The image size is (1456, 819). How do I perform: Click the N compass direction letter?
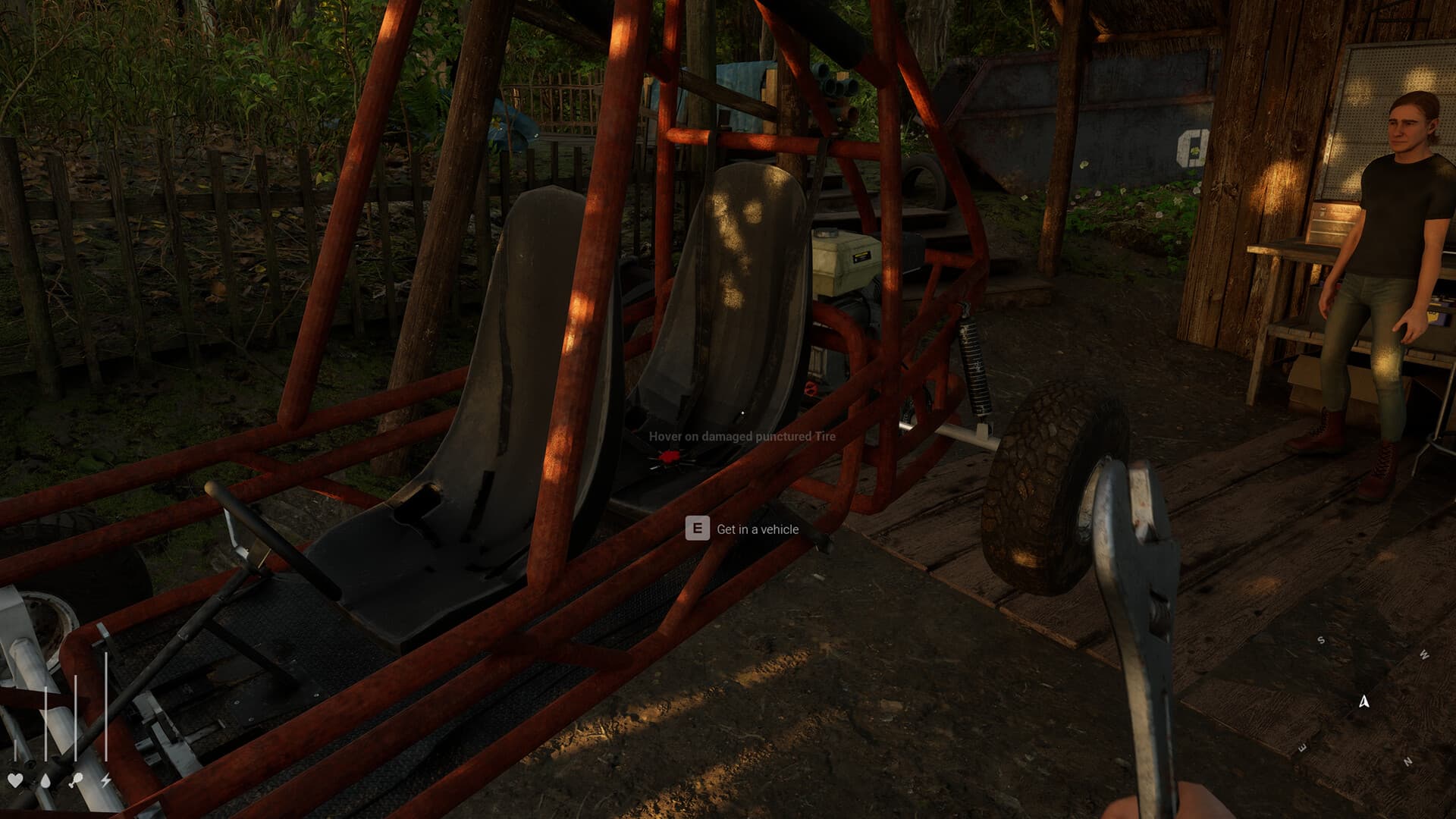pyautogui.click(x=1407, y=761)
